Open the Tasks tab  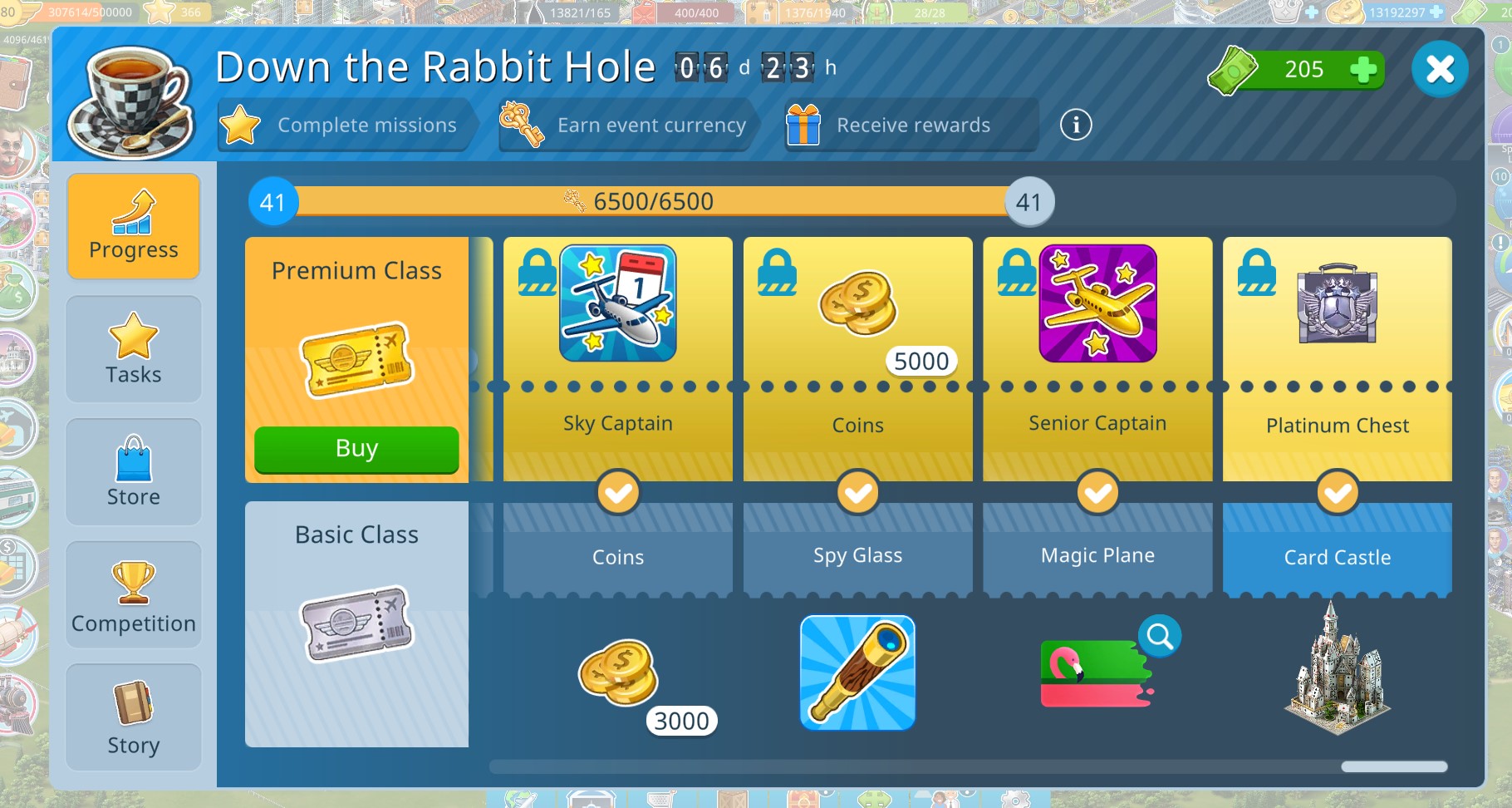tap(134, 349)
